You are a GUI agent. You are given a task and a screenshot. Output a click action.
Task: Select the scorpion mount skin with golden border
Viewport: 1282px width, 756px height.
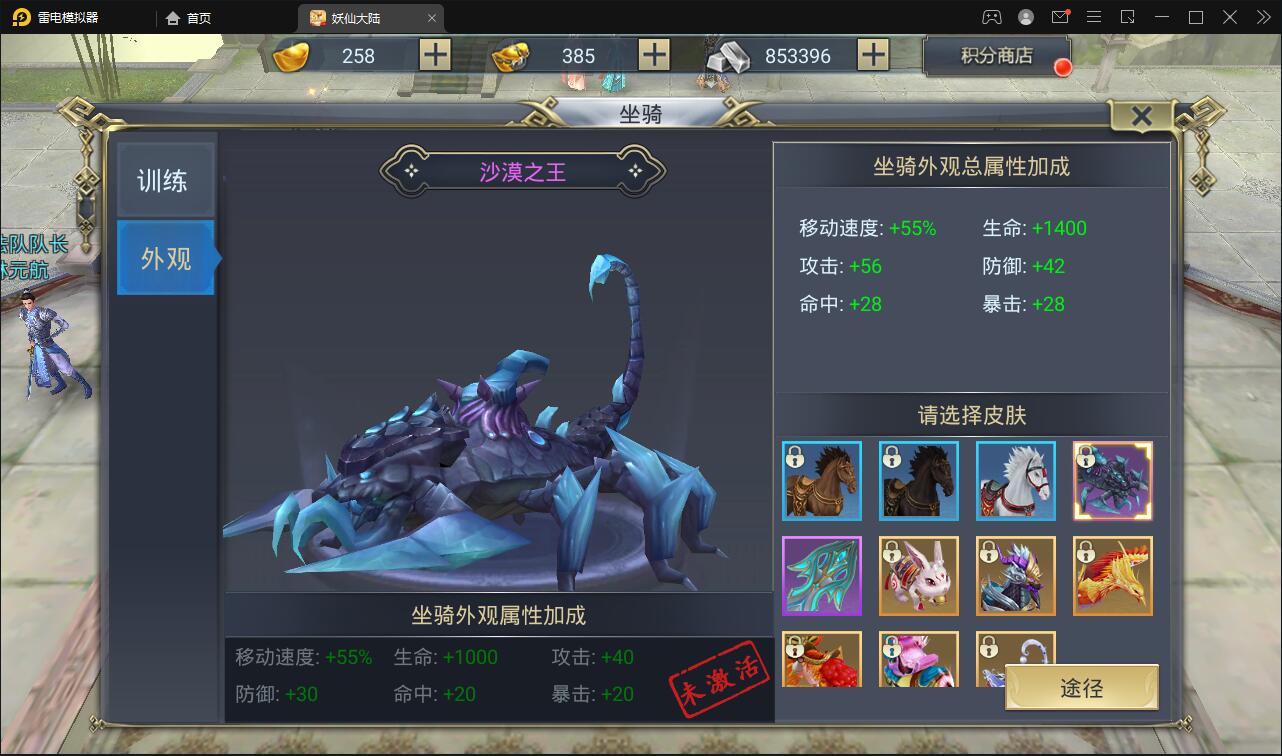pos(1112,481)
